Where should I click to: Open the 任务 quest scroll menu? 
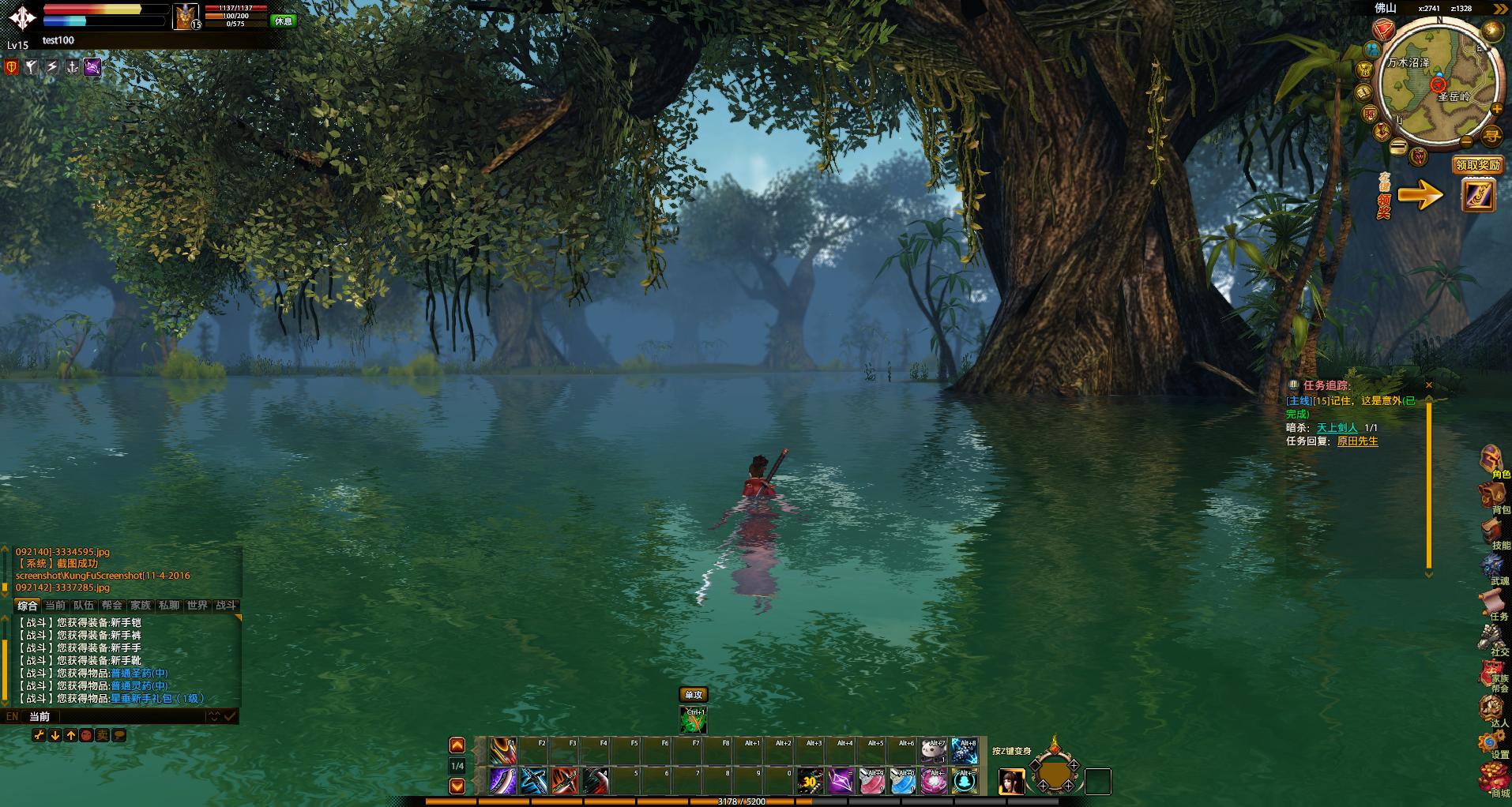(x=1492, y=604)
